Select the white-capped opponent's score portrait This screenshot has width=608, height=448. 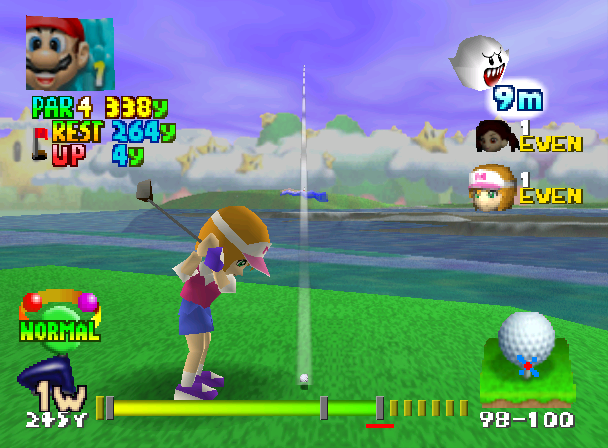point(492,187)
